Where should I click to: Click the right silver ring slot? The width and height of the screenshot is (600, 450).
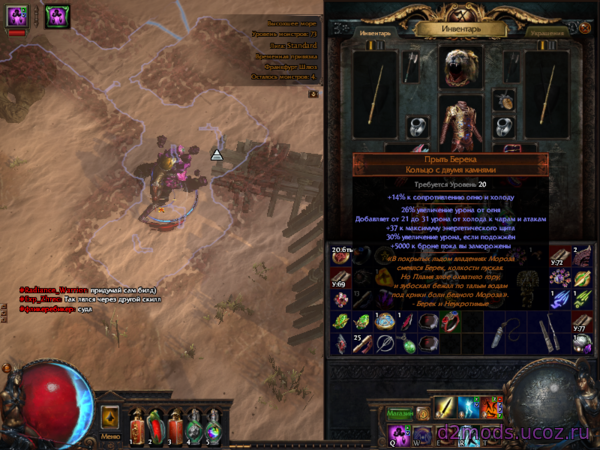[x=505, y=128]
